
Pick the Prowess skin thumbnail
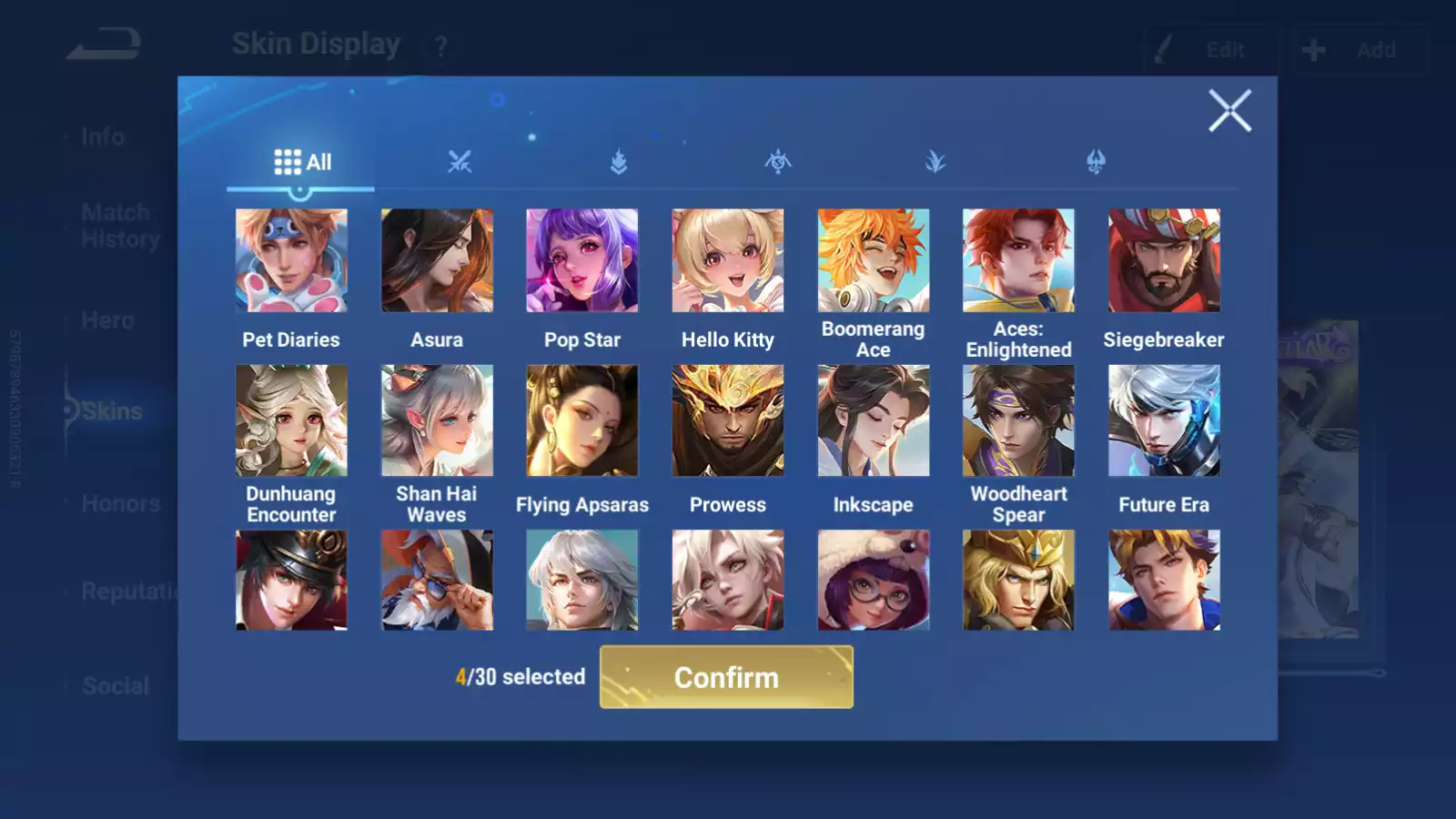pyautogui.click(x=728, y=420)
